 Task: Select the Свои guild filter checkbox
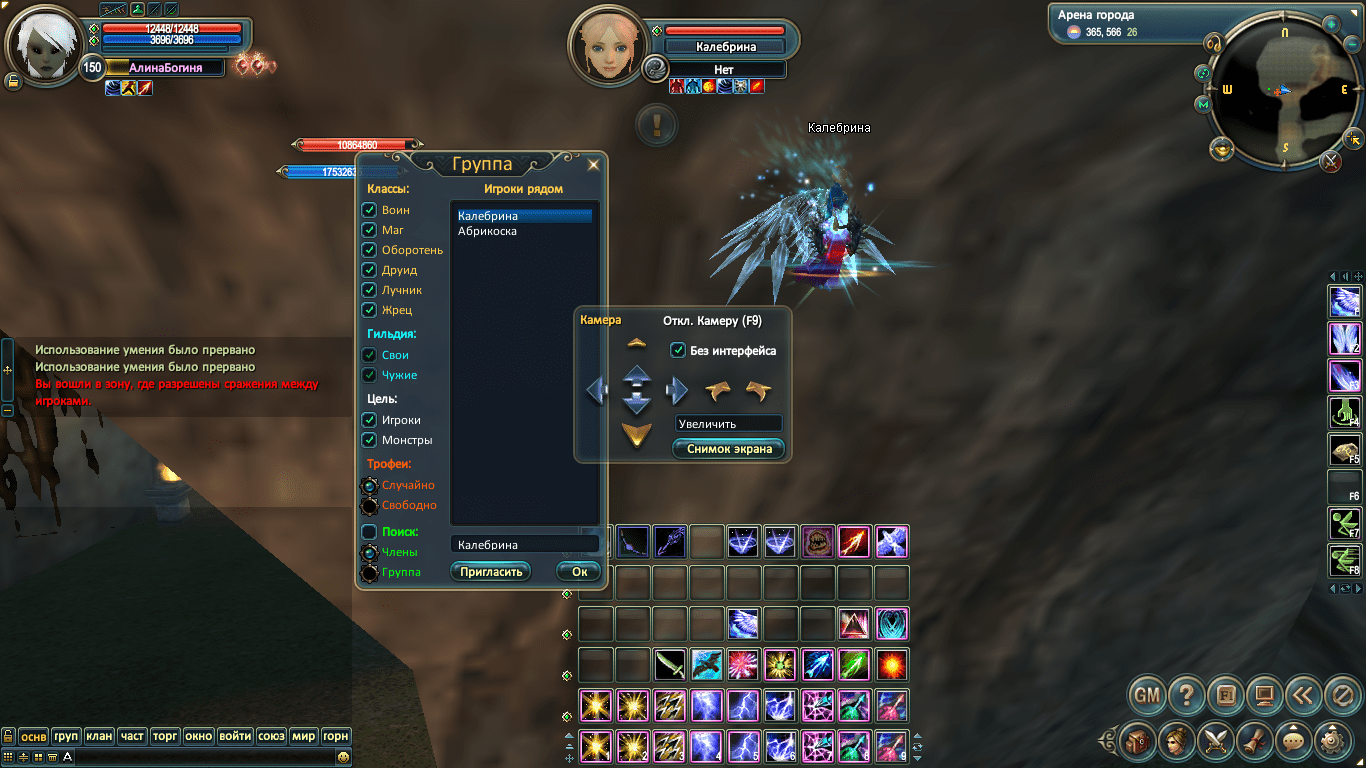pos(369,355)
